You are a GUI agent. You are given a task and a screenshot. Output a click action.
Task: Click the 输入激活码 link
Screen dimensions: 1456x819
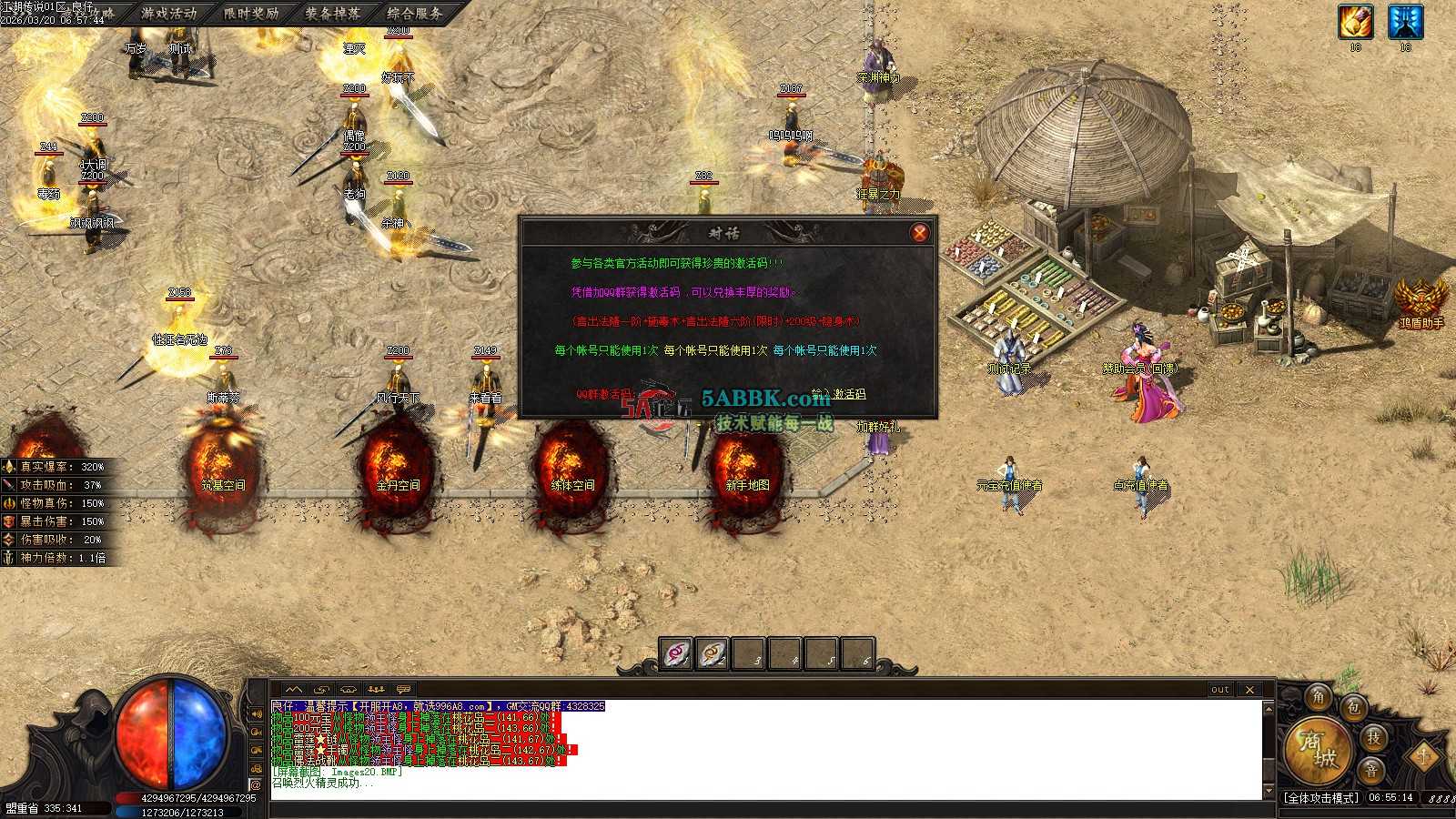(x=838, y=394)
